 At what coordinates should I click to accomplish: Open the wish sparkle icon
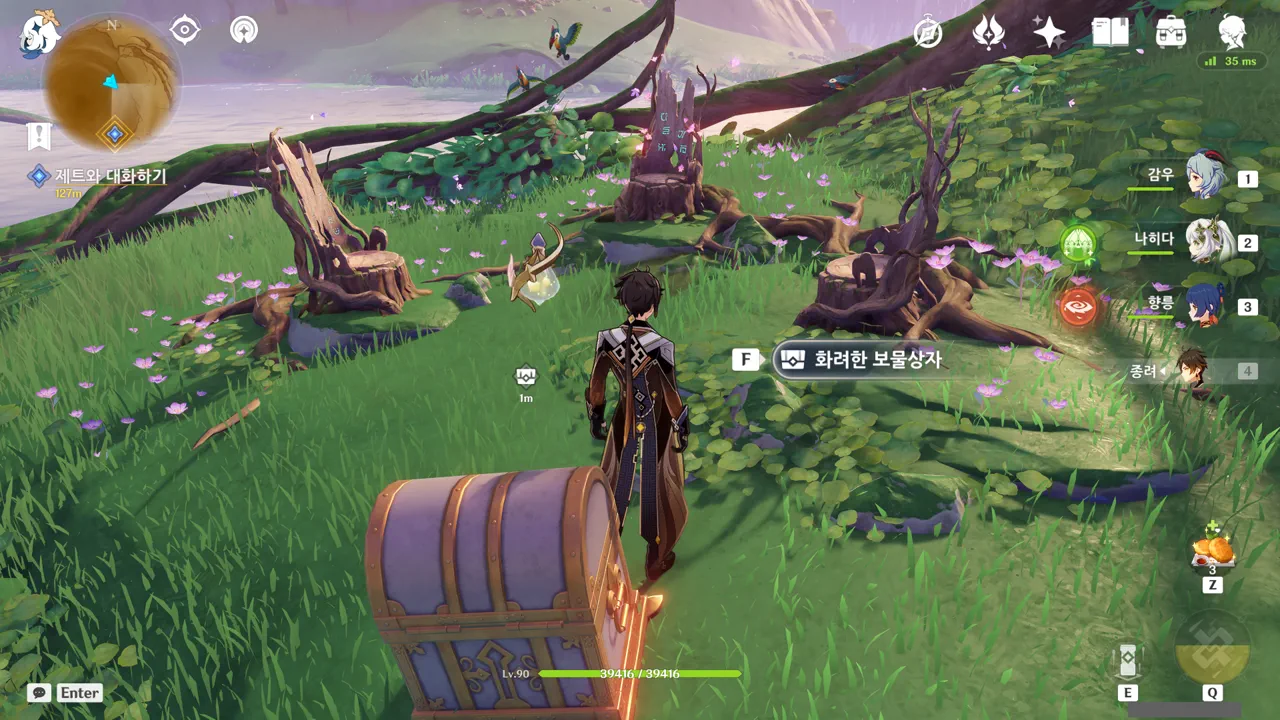1049,33
